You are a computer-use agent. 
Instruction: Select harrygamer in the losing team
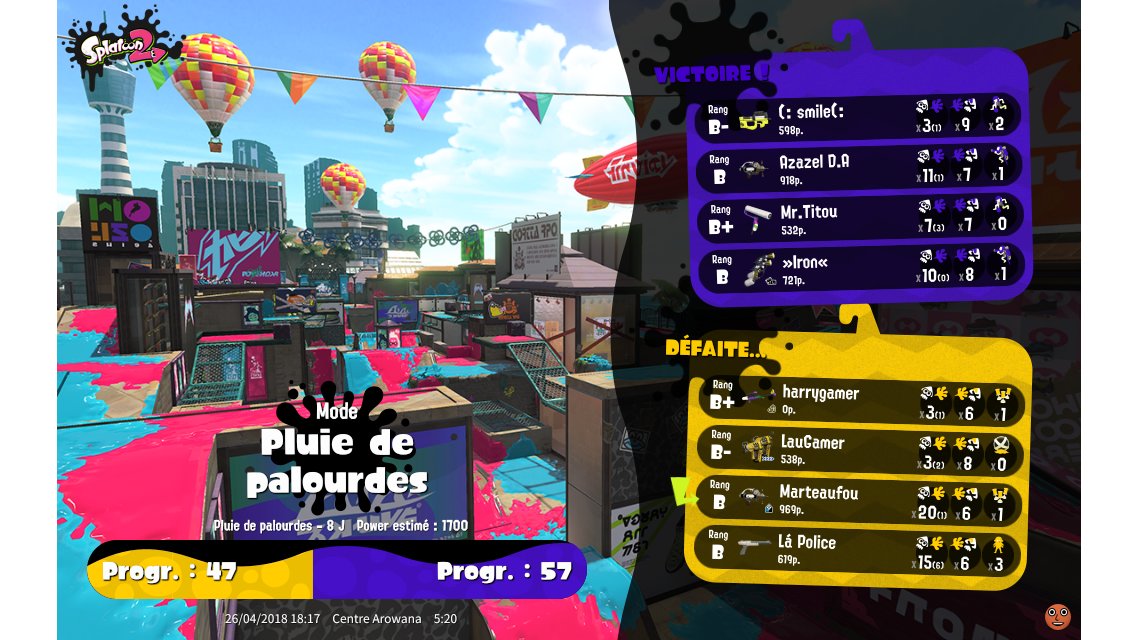[859, 399]
